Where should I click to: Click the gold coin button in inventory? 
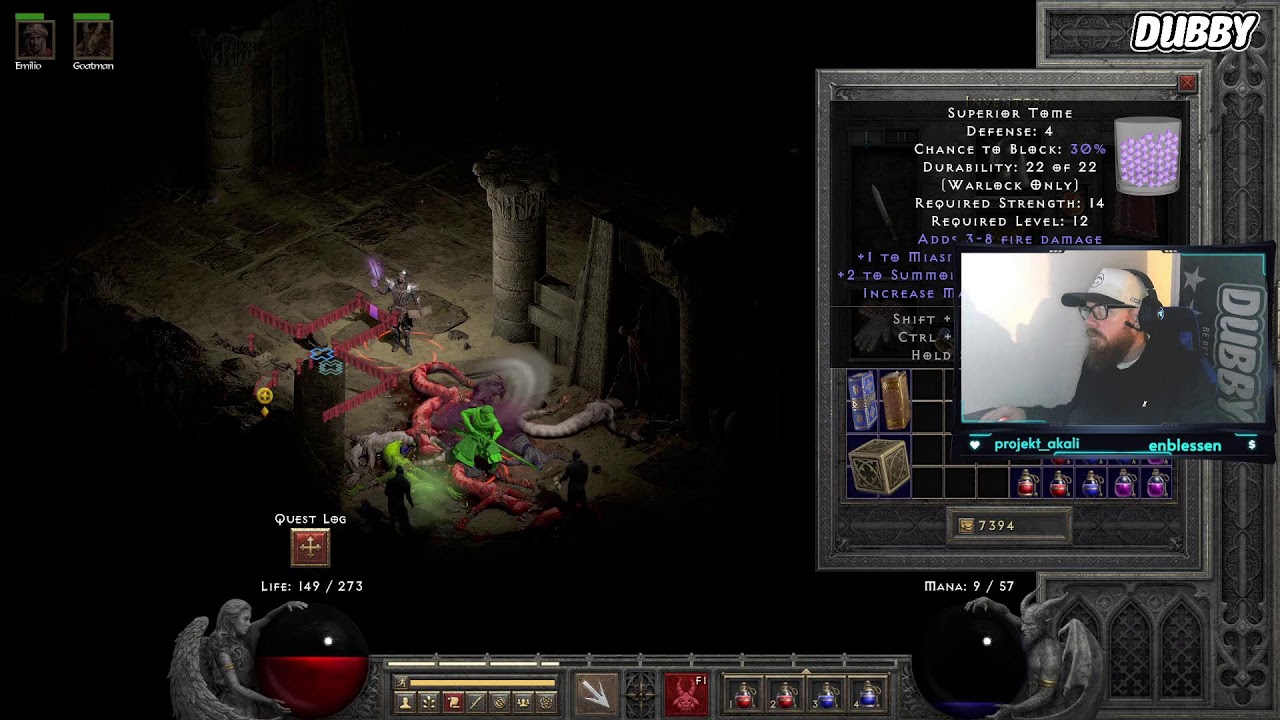(966, 526)
